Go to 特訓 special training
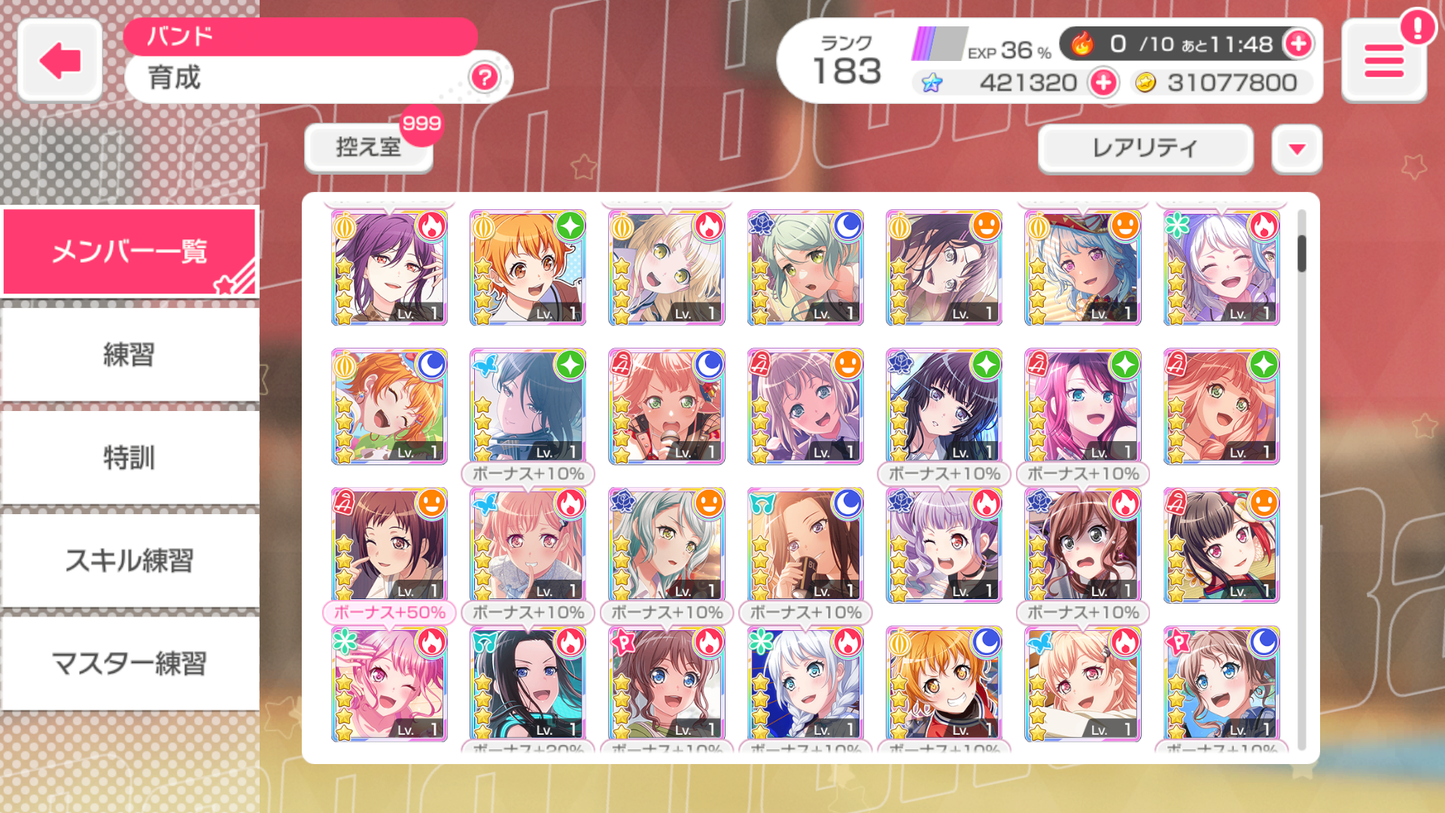 tap(129, 457)
